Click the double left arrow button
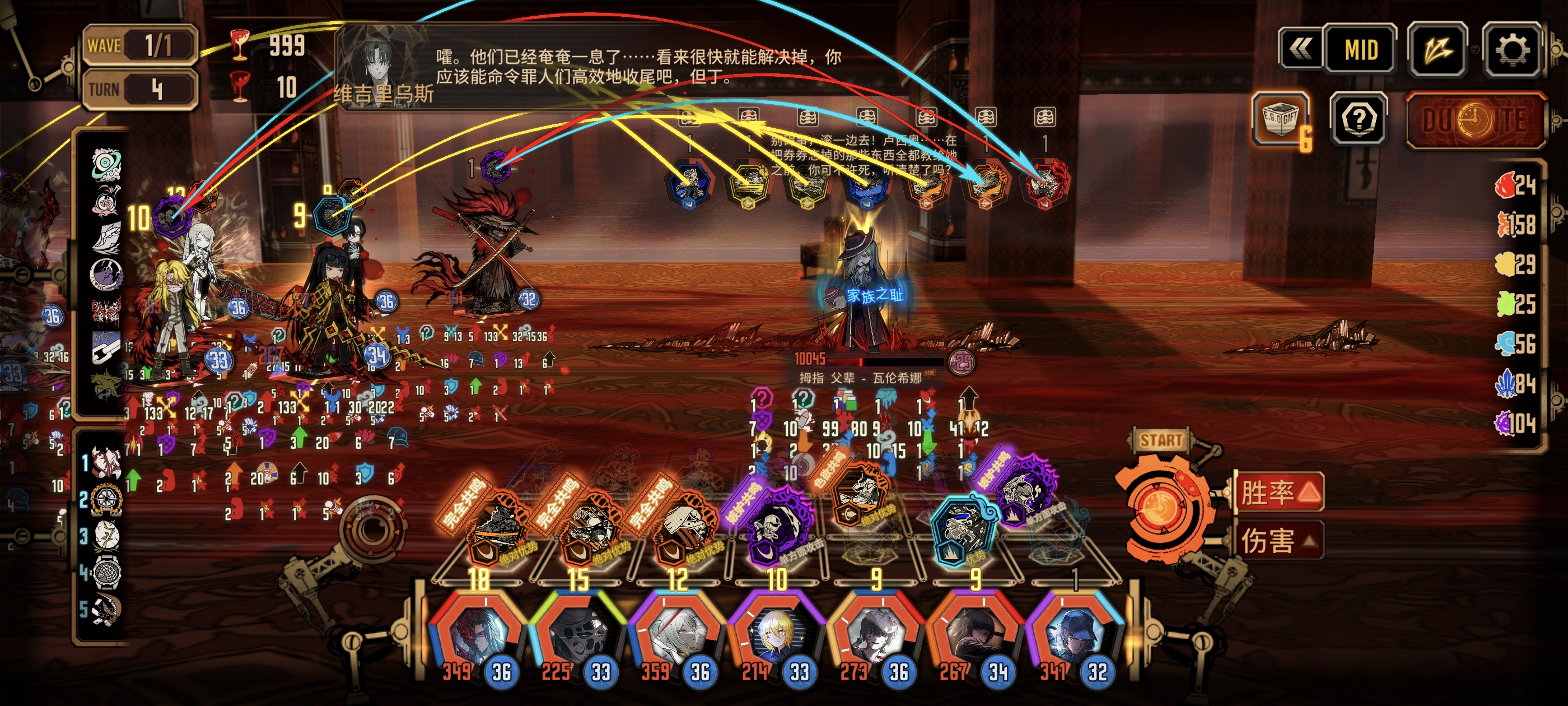 coord(1300,50)
